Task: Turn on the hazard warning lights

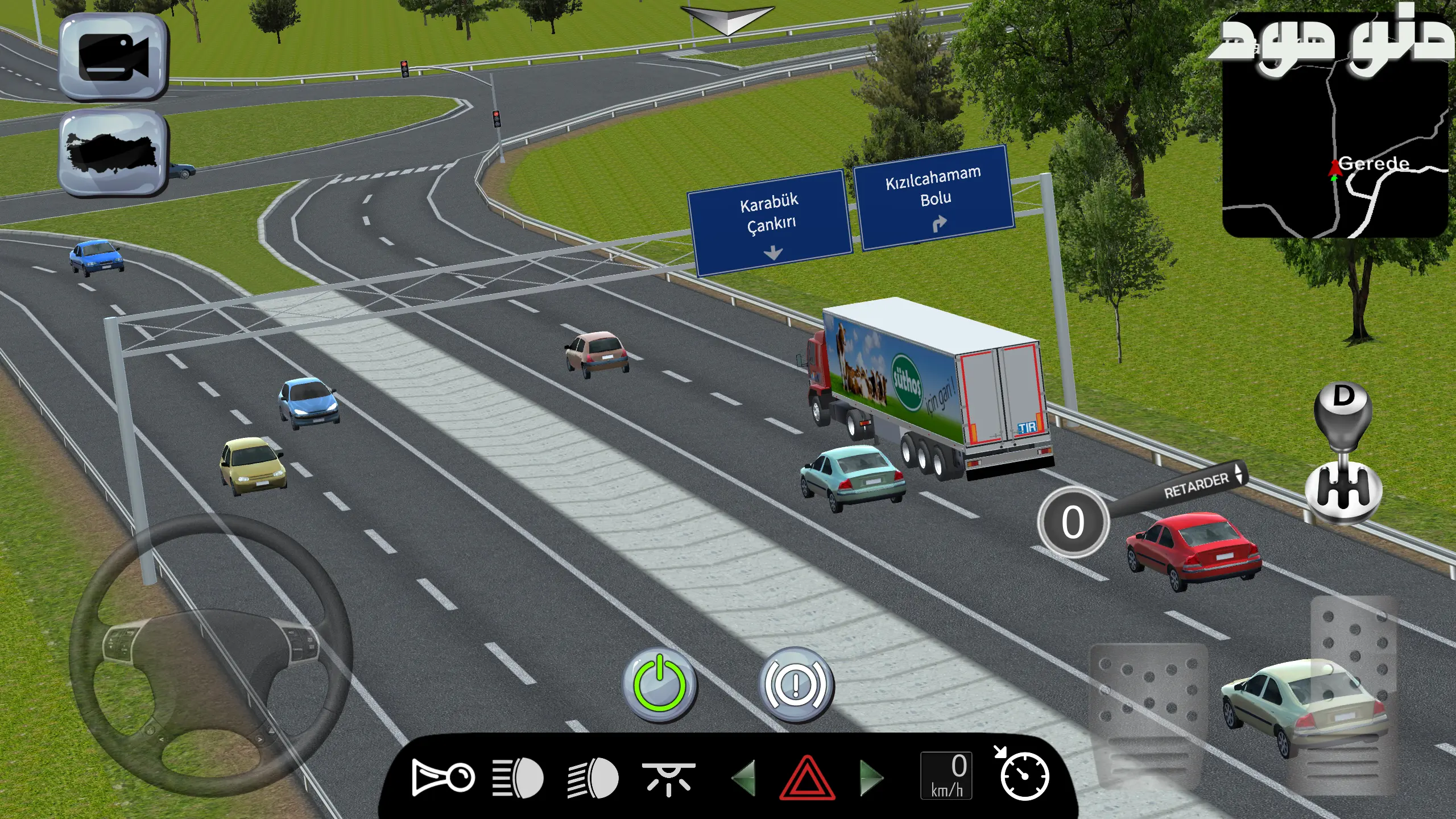Action: [x=806, y=777]
